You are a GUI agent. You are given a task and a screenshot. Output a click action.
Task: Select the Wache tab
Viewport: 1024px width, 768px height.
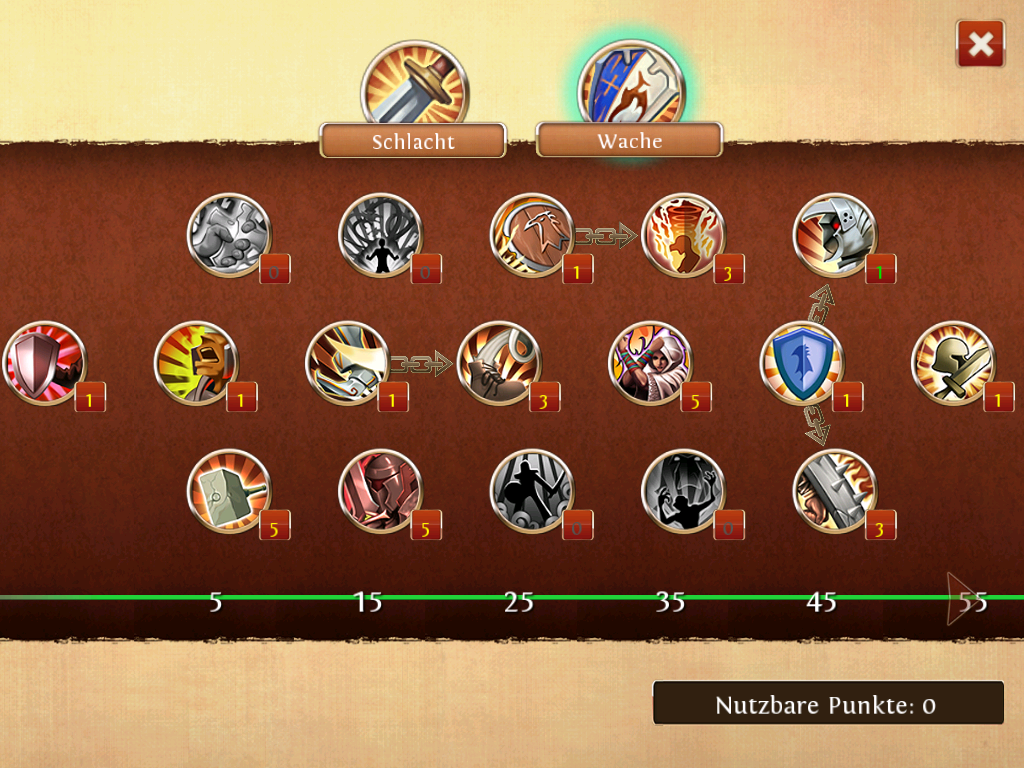[629, 140]
